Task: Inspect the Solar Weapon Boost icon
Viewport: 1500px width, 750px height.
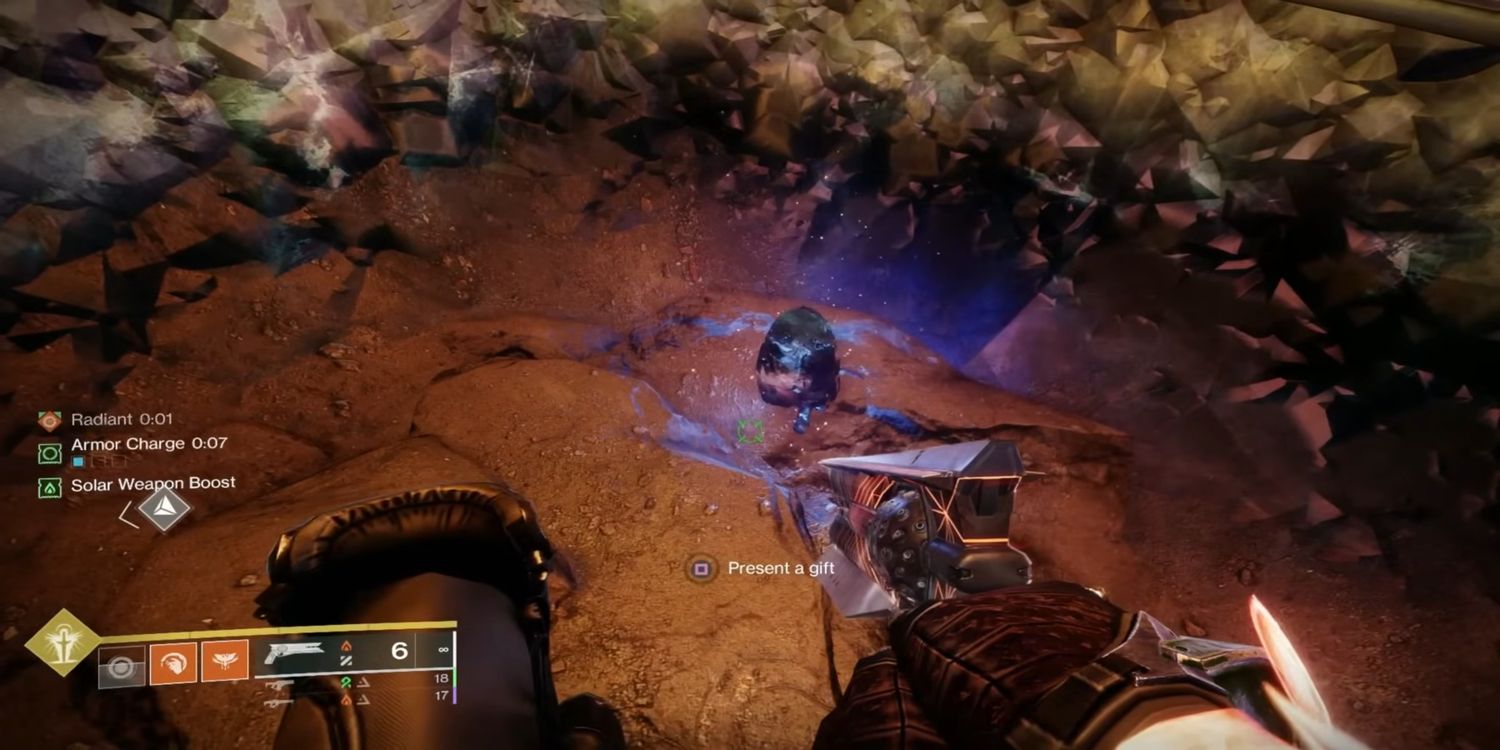Action: [x=49, y=487]
